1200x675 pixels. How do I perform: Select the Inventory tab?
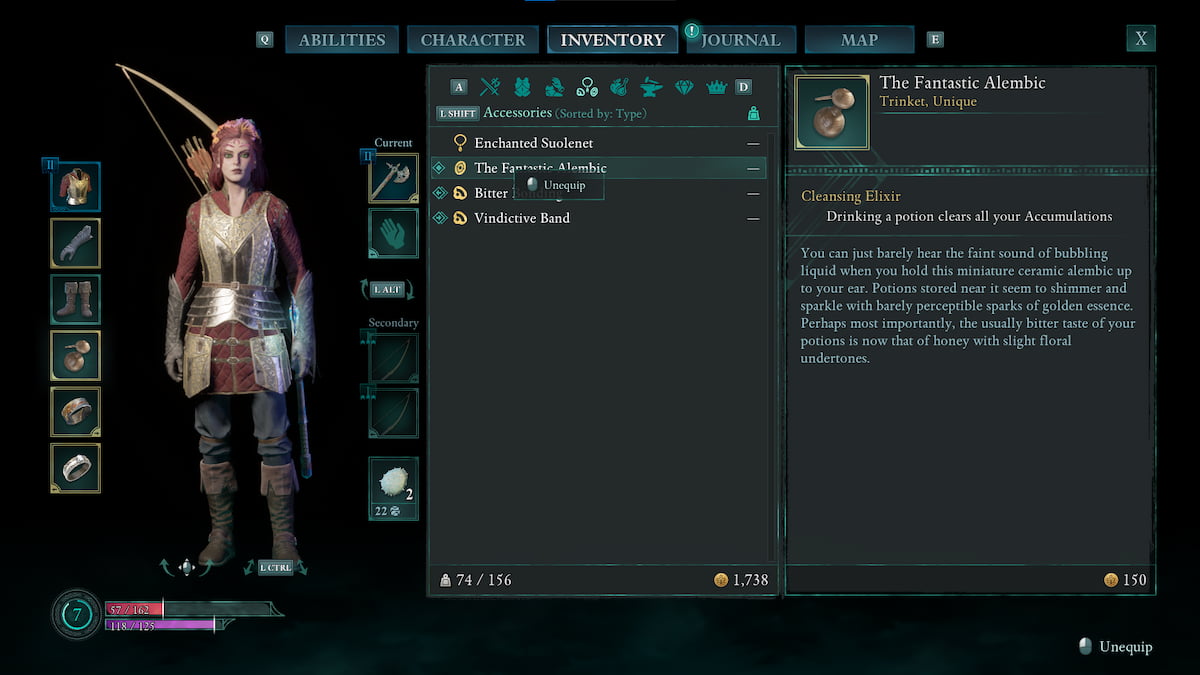tap(612, 40)
